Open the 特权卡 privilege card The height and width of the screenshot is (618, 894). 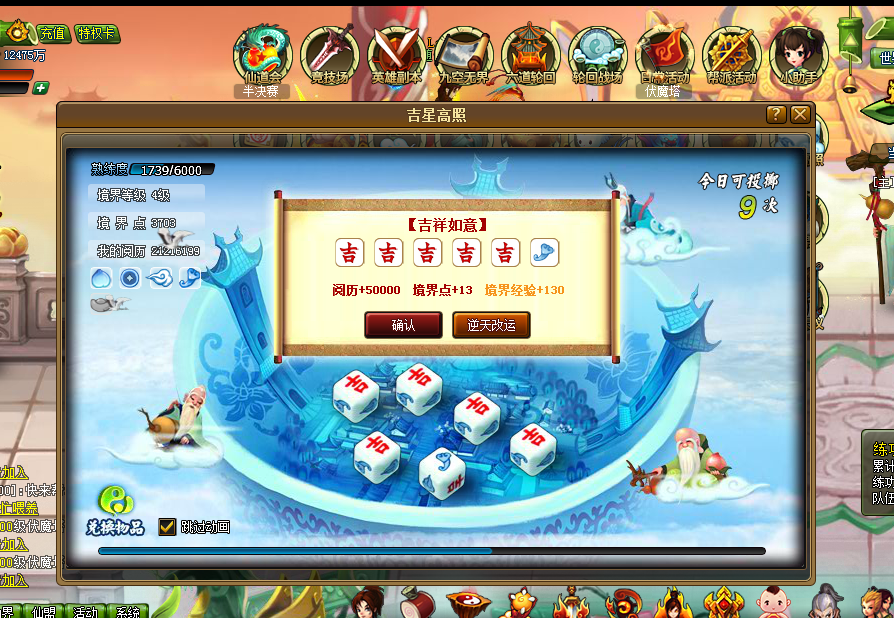pyautogui.click(x=97, y=33)
